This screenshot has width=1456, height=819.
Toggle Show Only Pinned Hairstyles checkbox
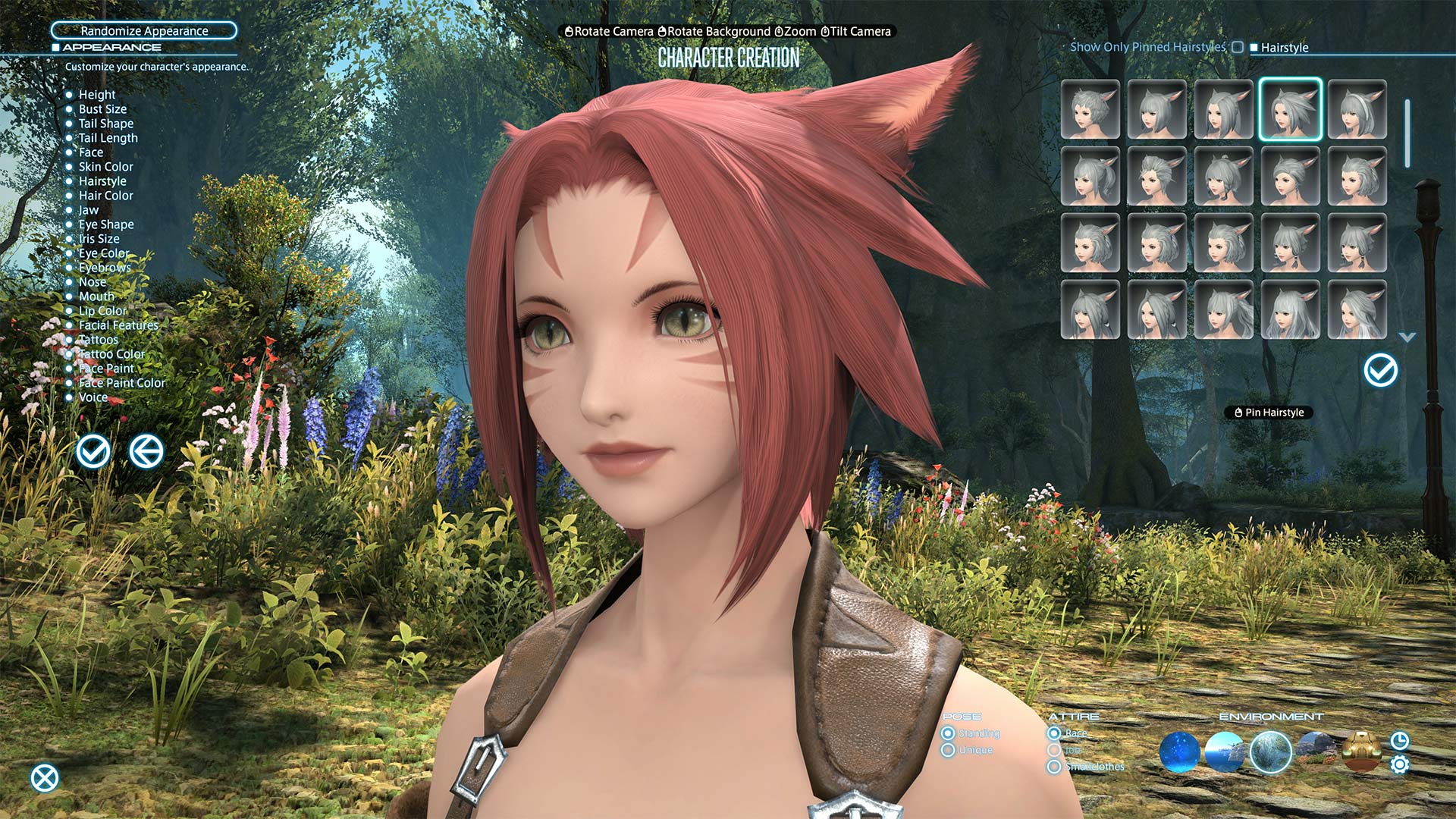pyautogui.click(x=1238, y=47)
